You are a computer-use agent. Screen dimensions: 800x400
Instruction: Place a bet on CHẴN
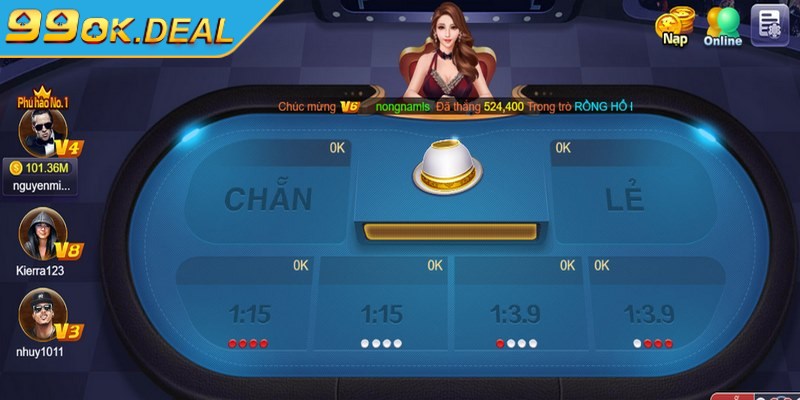click(x=267, y=195)
